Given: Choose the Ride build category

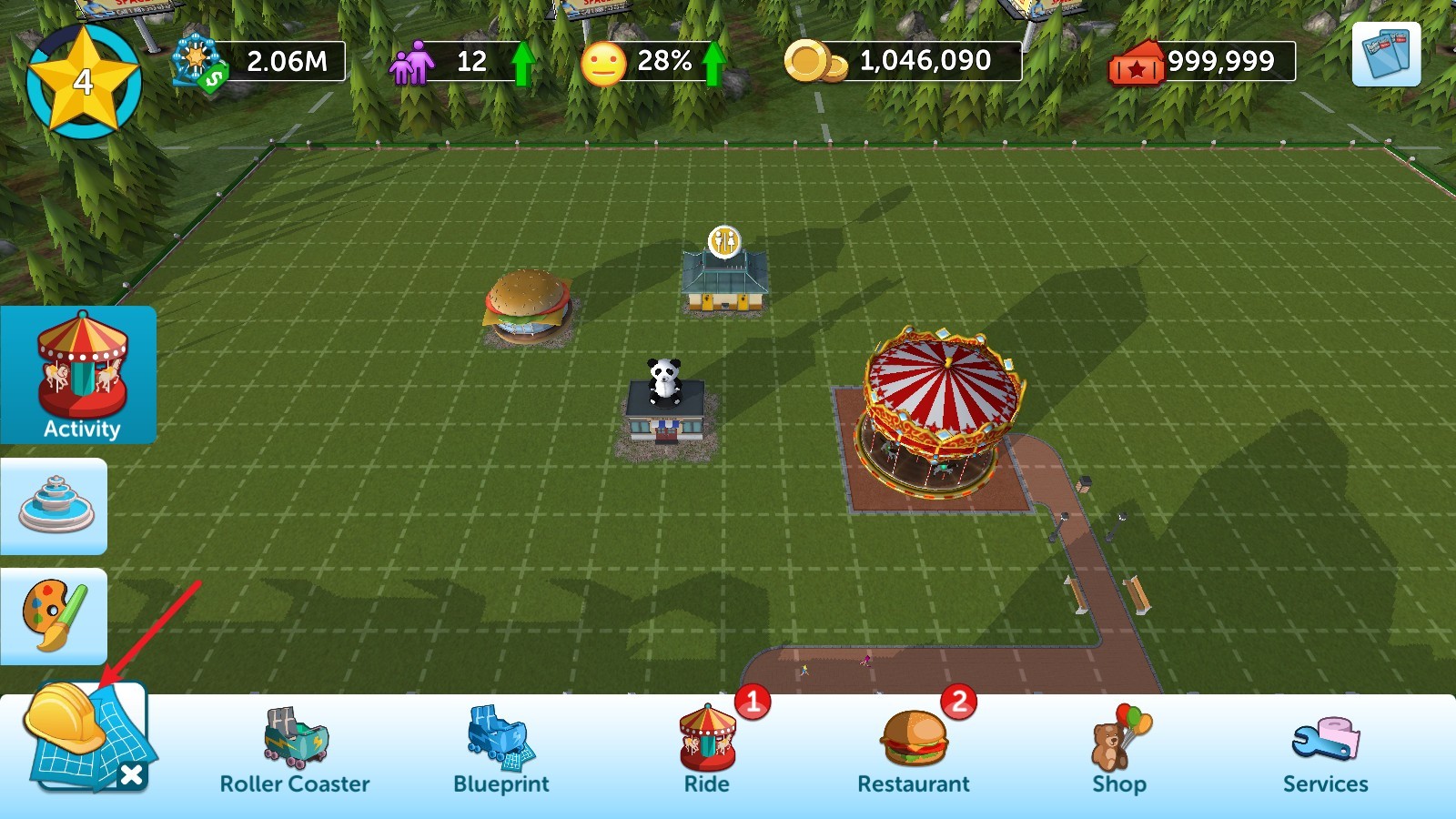Looking at the screenshot, I should (707, 752).
